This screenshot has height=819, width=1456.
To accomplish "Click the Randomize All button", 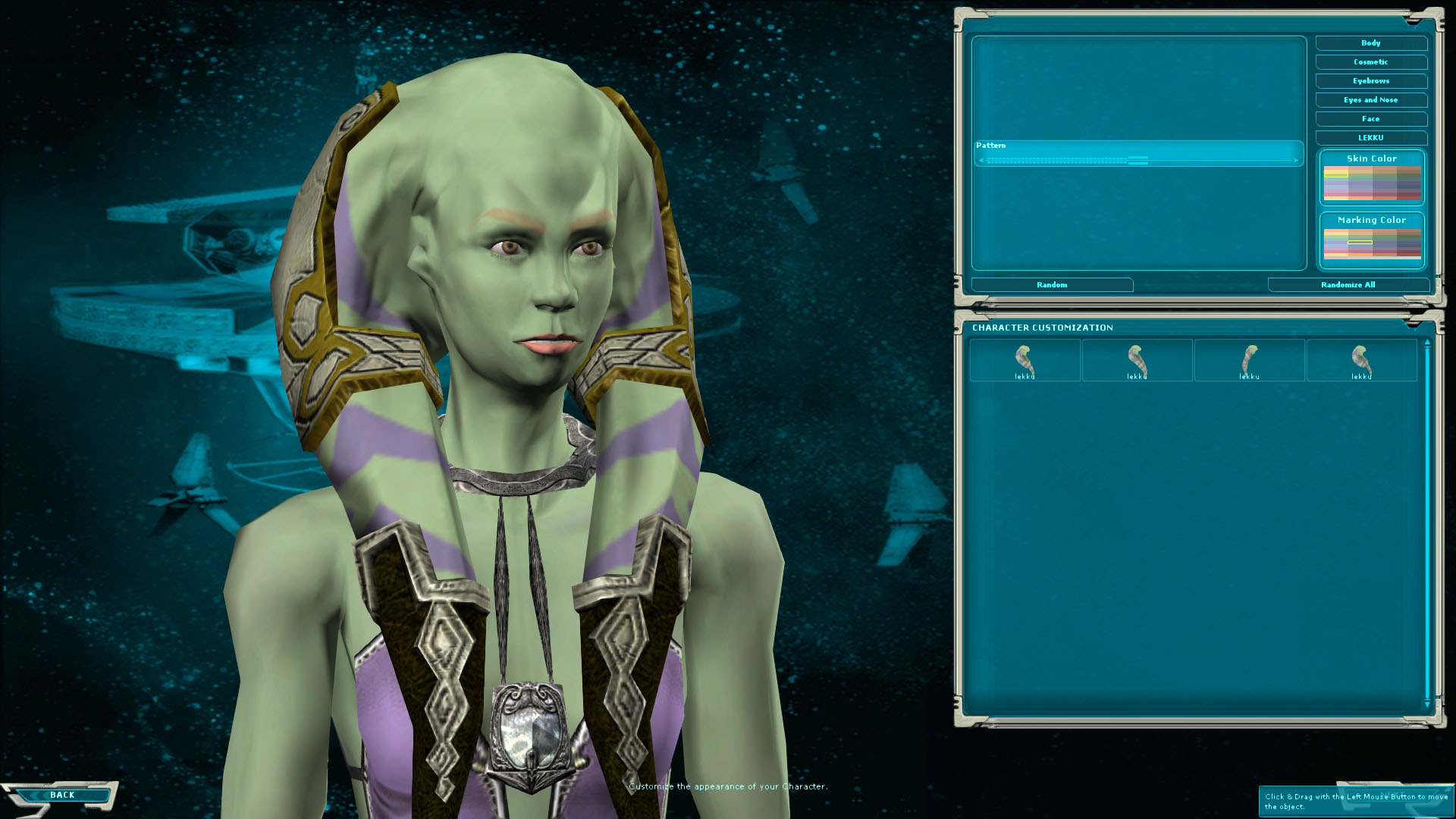I will (x=1348, y=284).
